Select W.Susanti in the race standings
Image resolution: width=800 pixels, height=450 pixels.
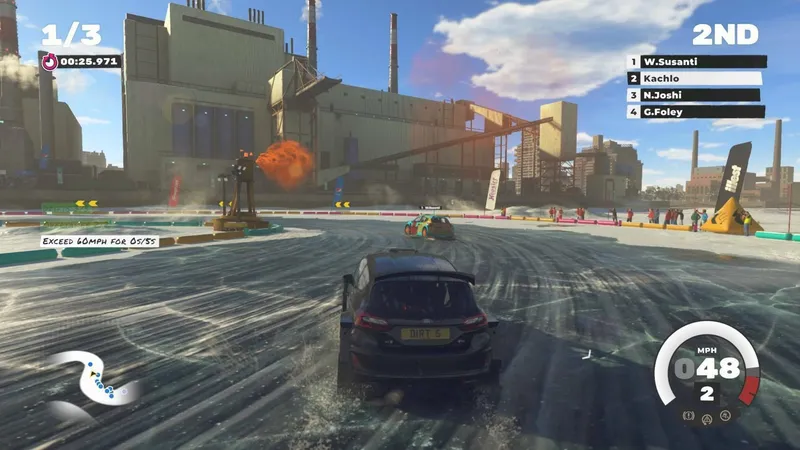coord(696,61)
